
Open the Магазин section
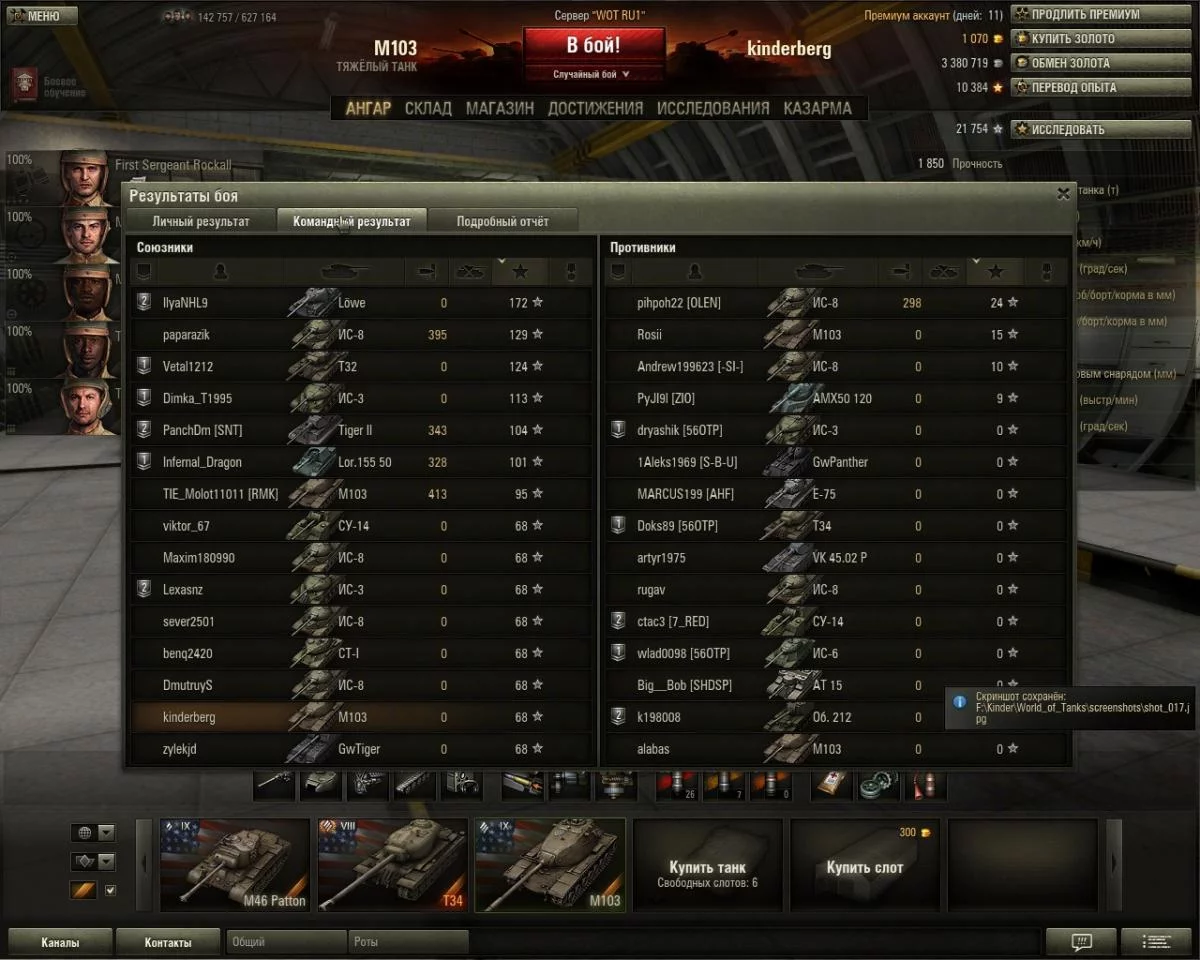[499, 108]
